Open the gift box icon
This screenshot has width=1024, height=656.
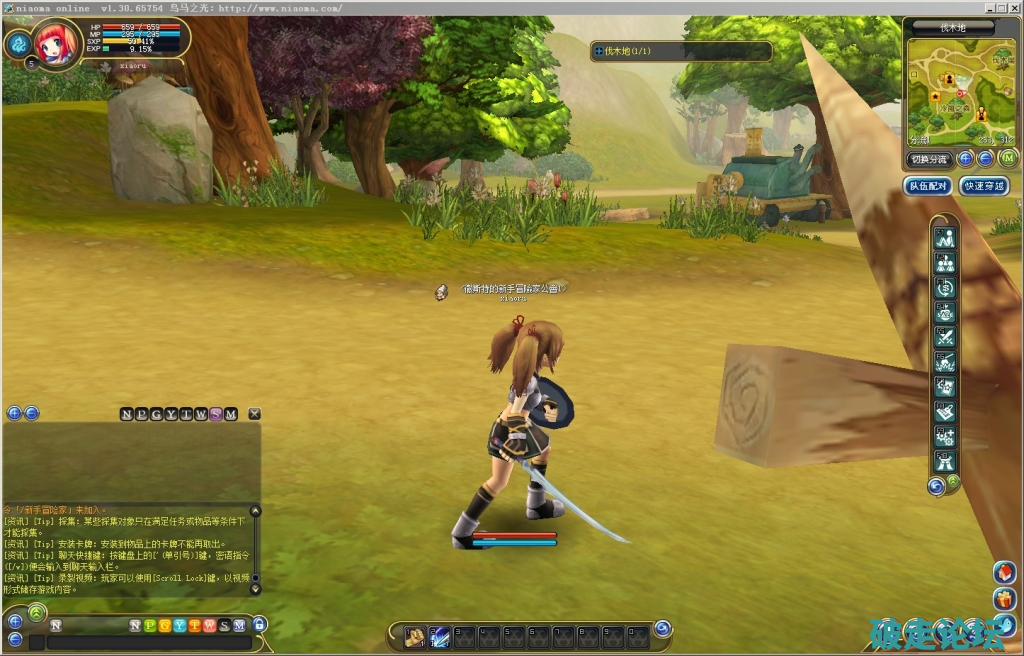(1005, 599)
